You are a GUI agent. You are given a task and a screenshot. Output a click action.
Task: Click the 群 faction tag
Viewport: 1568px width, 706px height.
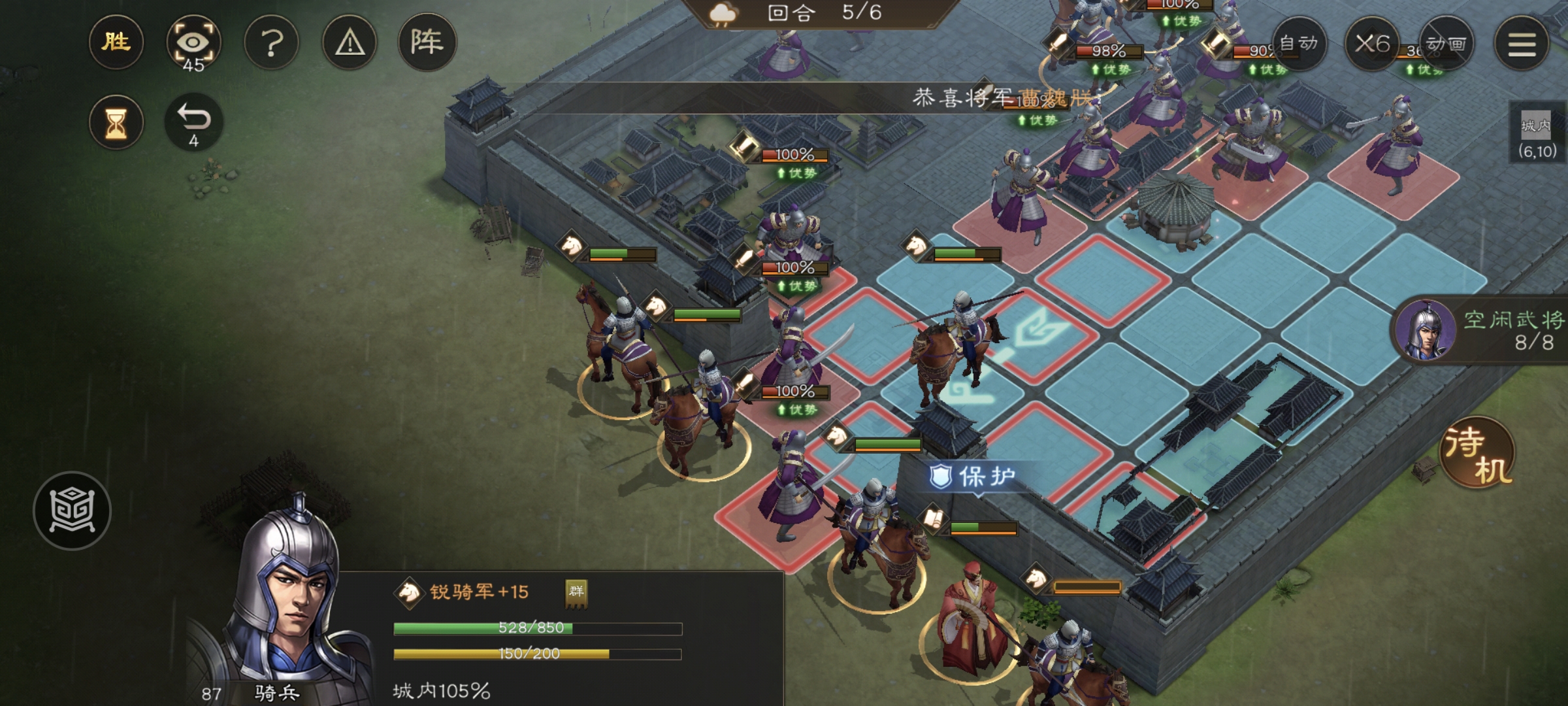click(x=576, y=592)
